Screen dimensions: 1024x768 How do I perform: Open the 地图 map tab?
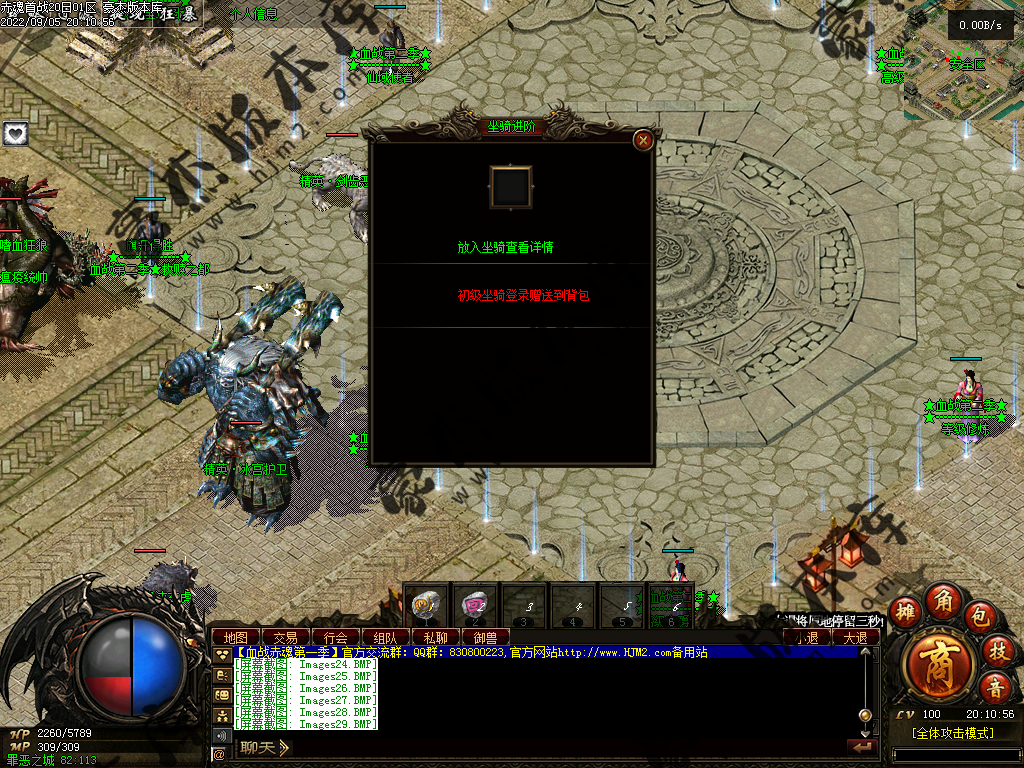pyautogui.click(x=236, y=637)
